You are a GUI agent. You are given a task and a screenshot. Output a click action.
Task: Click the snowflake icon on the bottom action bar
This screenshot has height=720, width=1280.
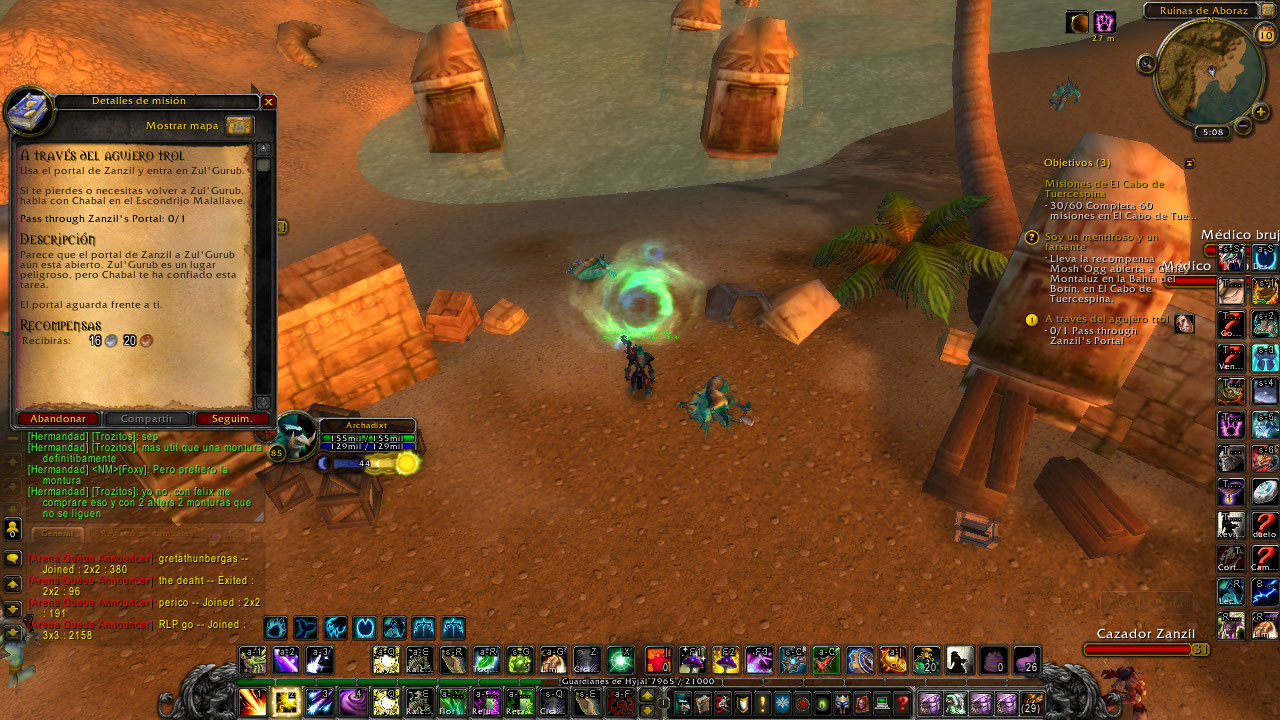tap(781, 704)
